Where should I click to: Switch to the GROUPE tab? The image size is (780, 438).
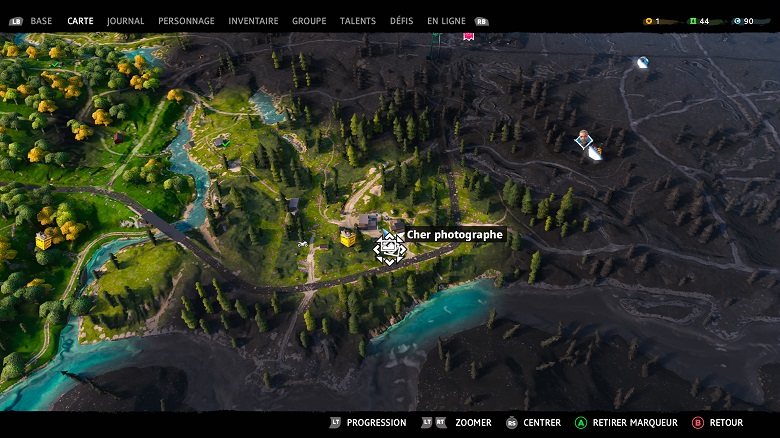click(309, 21)
